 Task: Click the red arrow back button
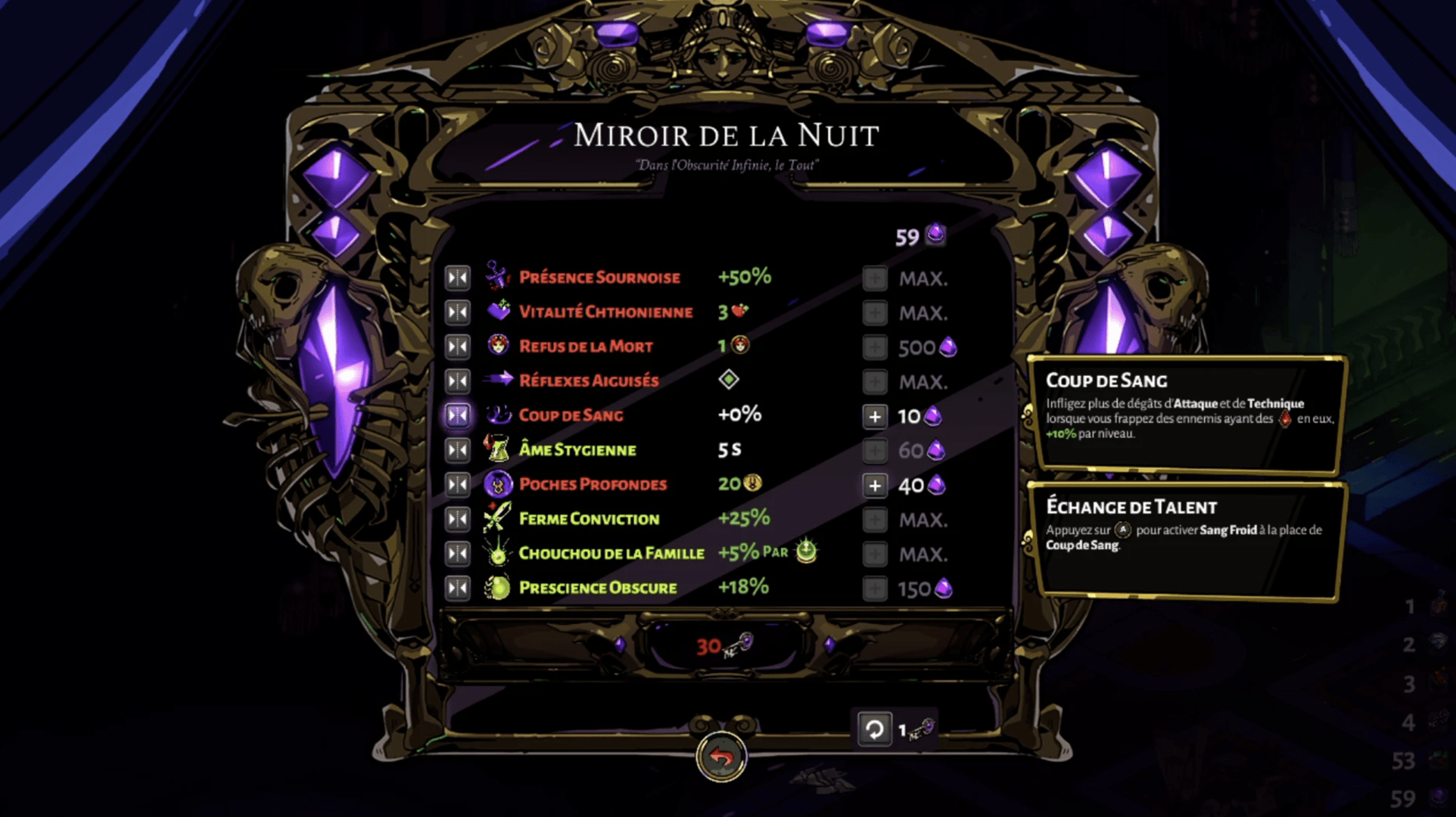[x=721, y=756]
